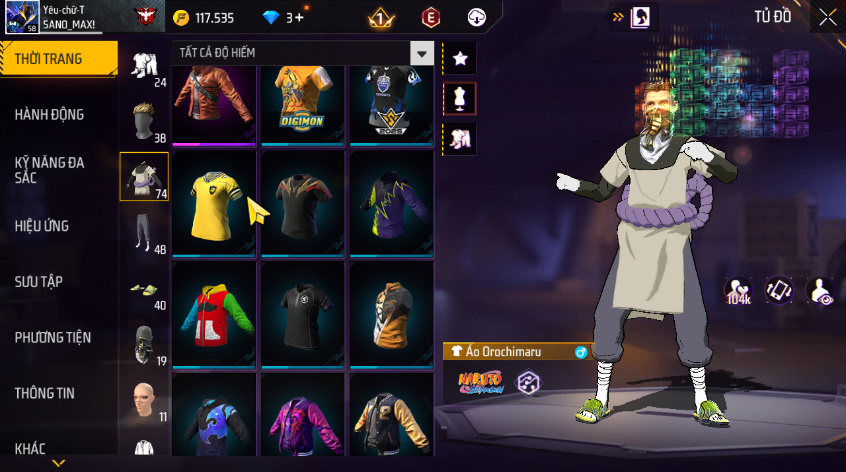Select the HIỆU ỨNG tab
Viewport: 846px width, 472px height.
42,226
